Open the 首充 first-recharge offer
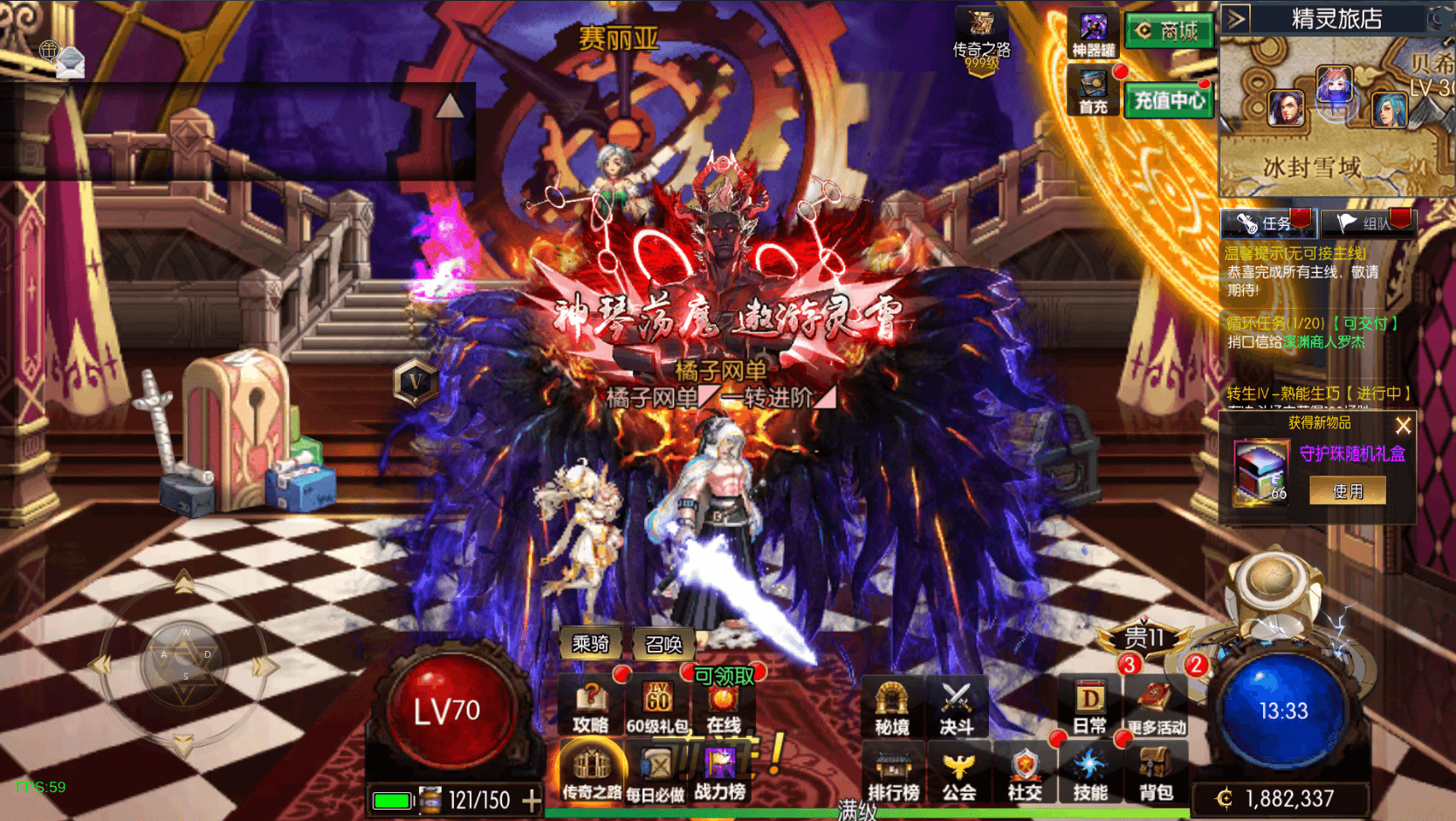Viewport: 1456px width, 821px height. [x=1093, y=92]
